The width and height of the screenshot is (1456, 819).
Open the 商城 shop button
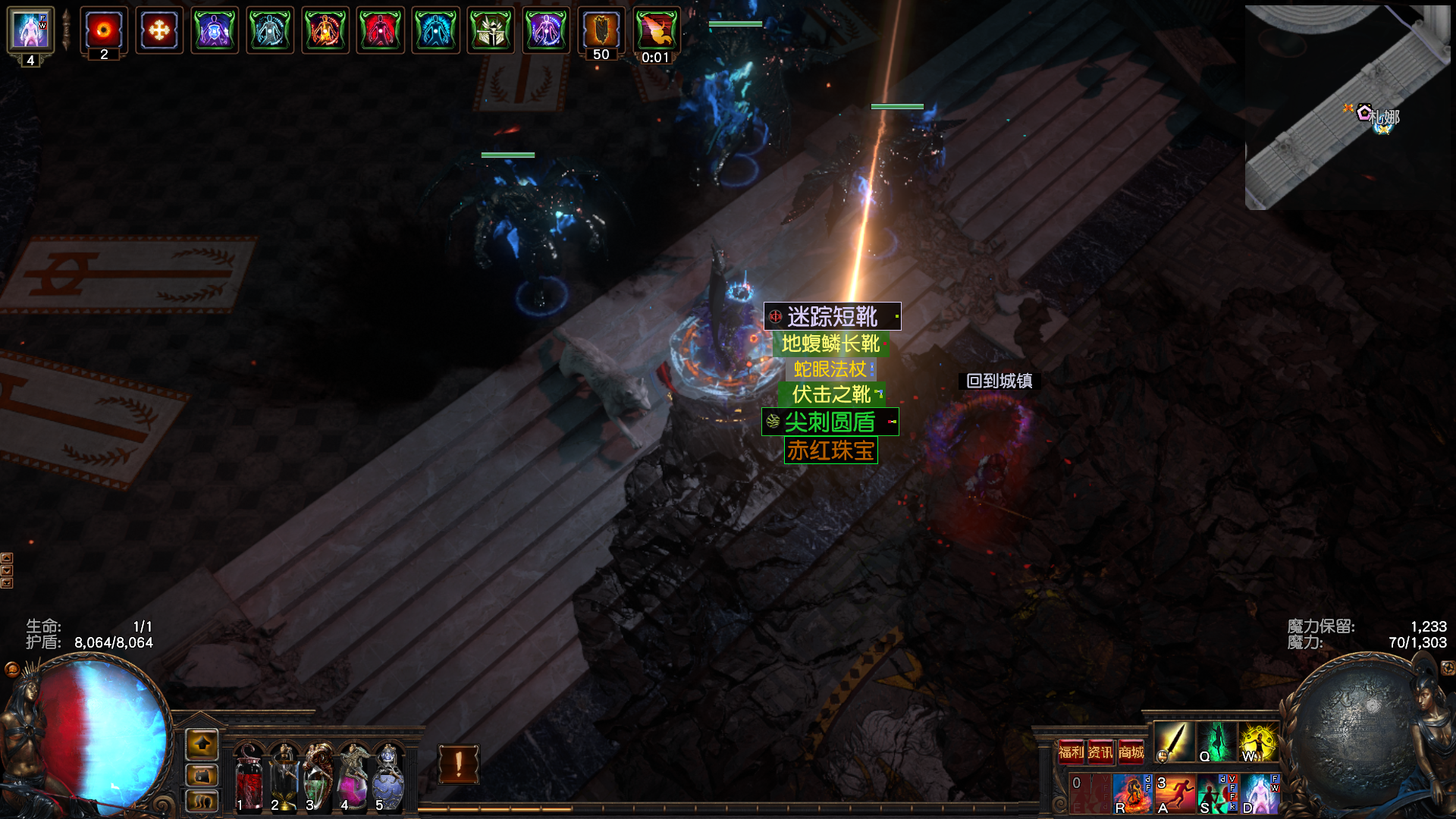click(x=1131, y=752)
